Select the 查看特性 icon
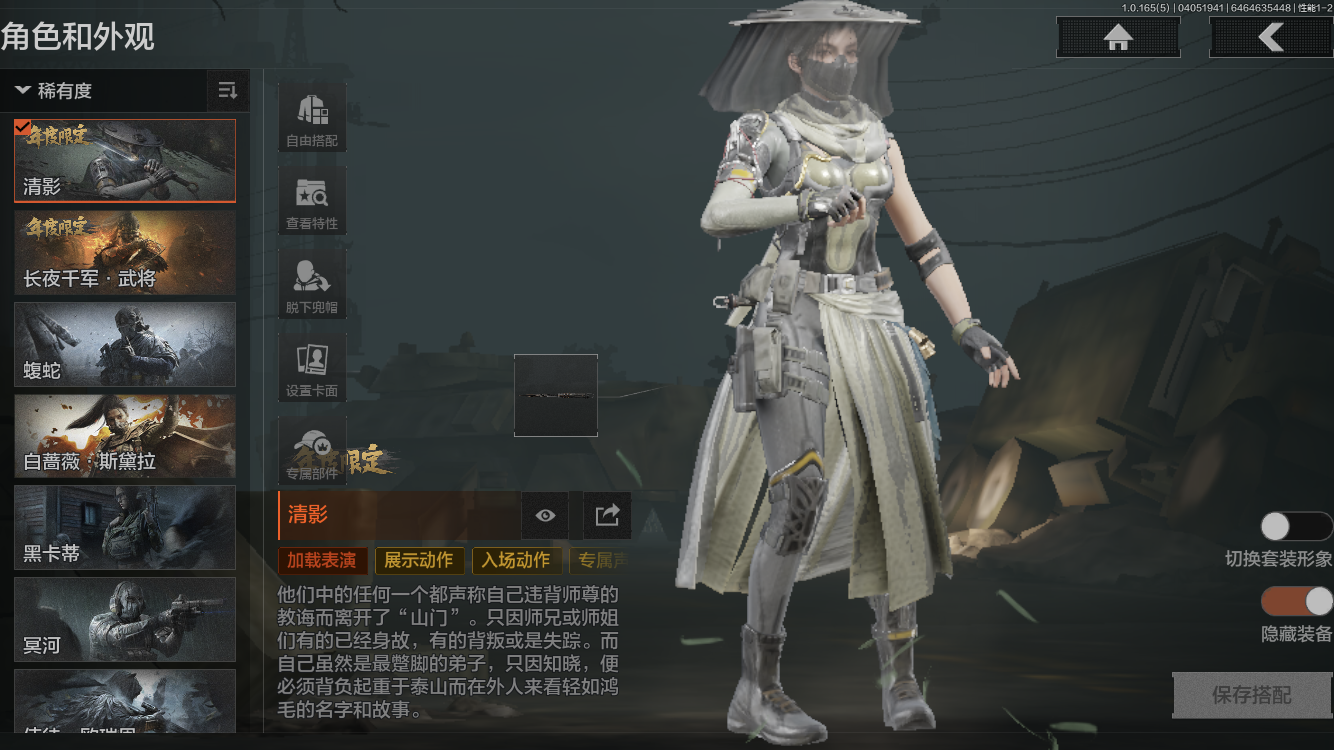 pos(311,199)
